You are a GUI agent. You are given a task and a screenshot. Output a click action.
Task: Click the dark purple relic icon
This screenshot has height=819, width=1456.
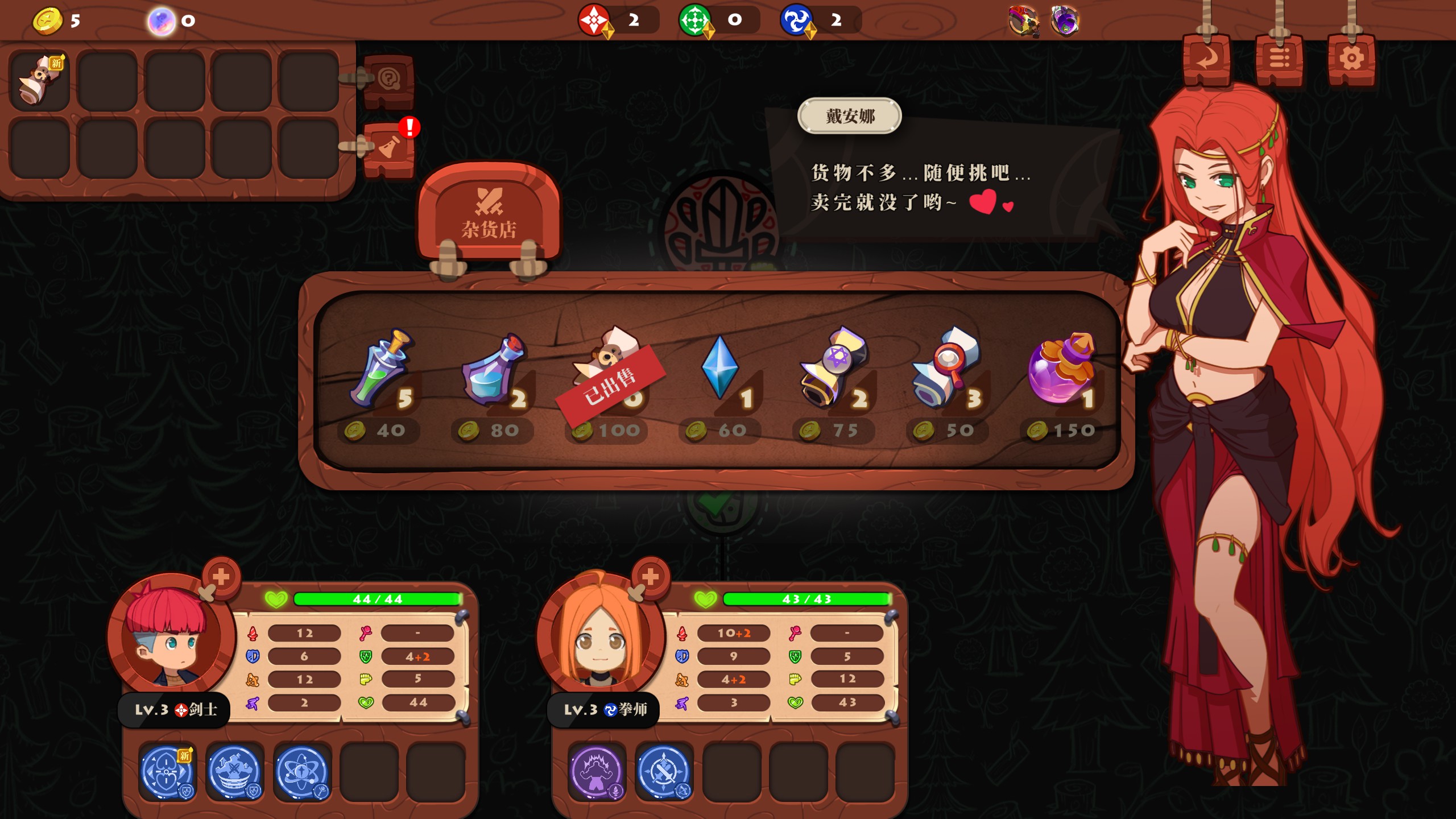pyautogui.click(x=1065, y=22)
